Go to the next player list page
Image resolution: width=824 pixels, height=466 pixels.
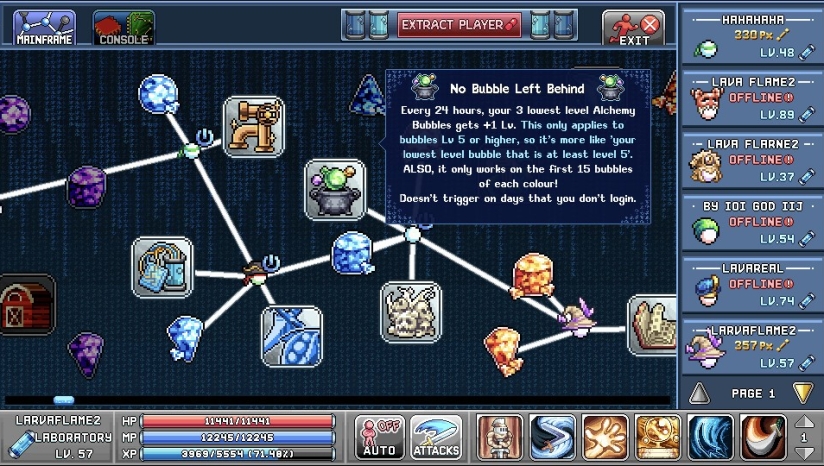[x=802, y=392]
